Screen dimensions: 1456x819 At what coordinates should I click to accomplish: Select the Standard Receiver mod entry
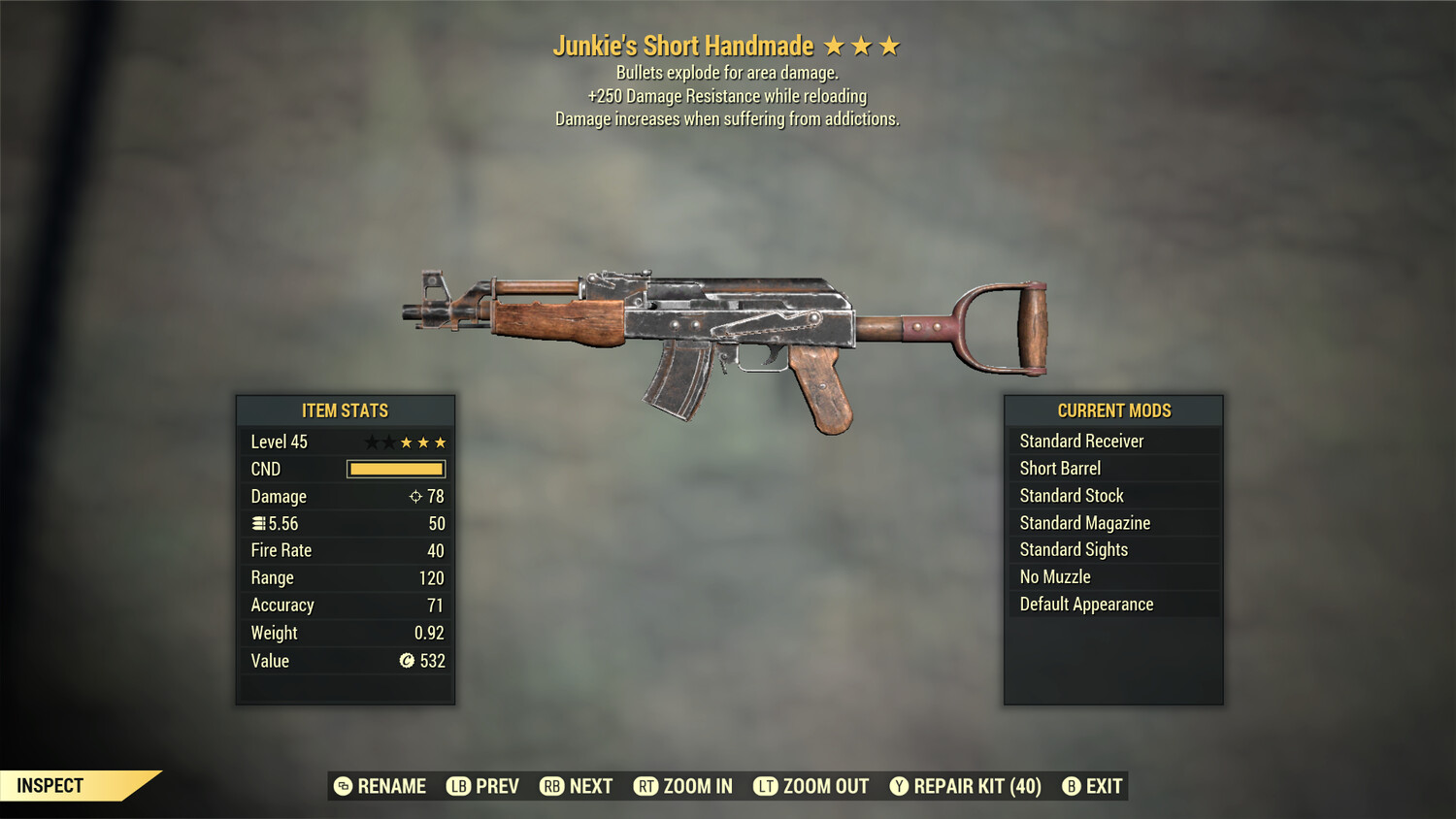pos(1081,441)
